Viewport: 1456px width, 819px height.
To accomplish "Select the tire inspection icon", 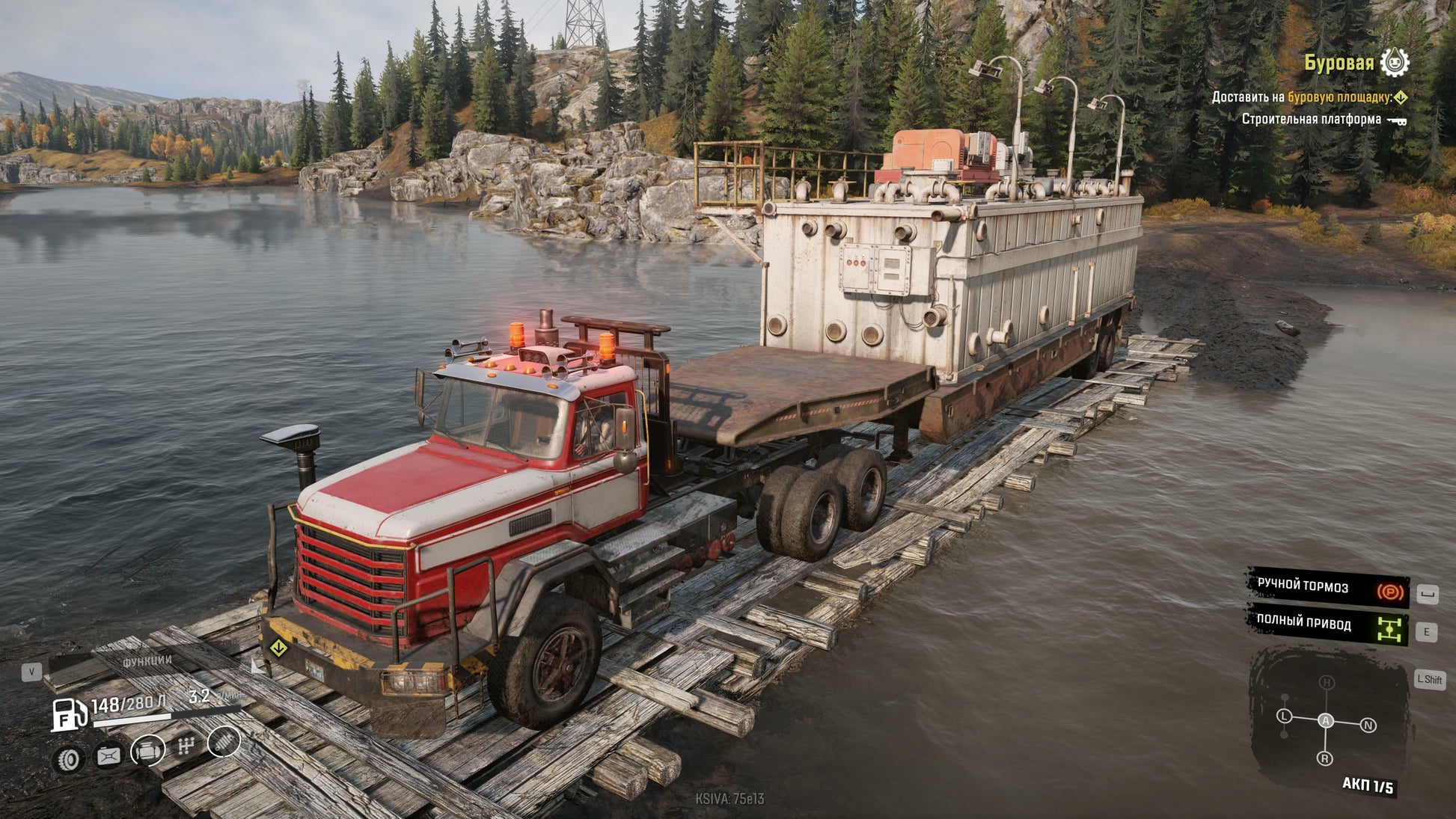I will (70, 759).
